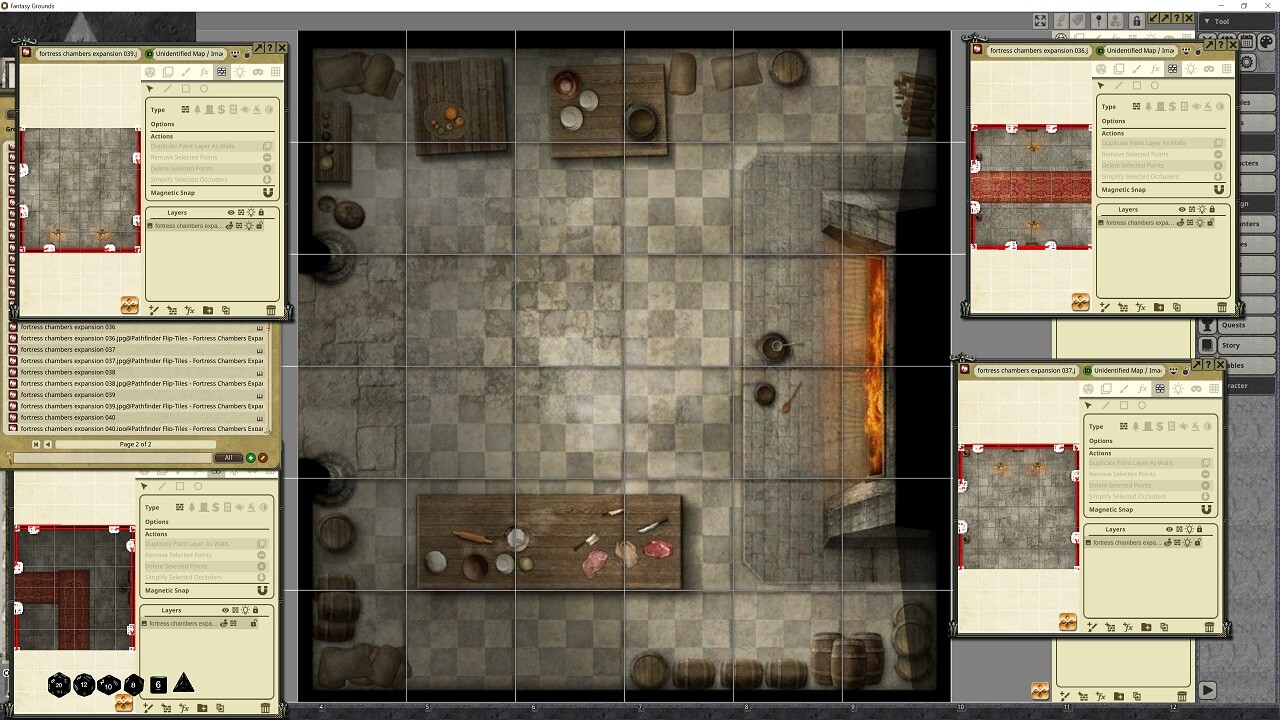Activate the lighting tool (bulb icon)
This screenshot has height=720, width=1280.
[x=240, y=71]
